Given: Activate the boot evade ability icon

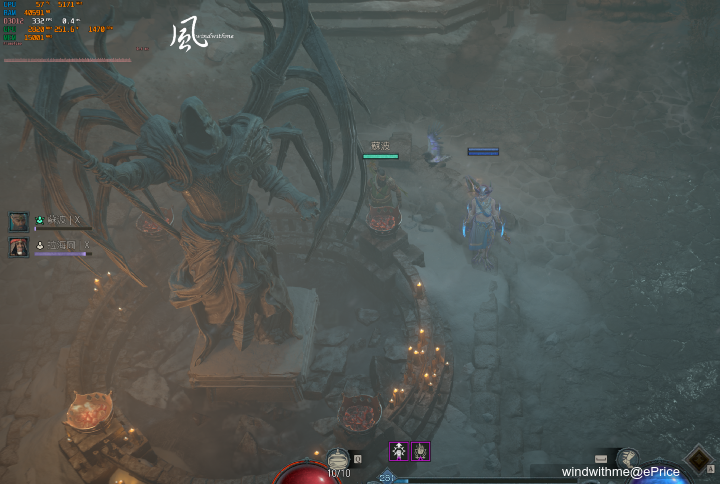Looking at the screenshot, I should pyautogui.click(x=627, y=459).
